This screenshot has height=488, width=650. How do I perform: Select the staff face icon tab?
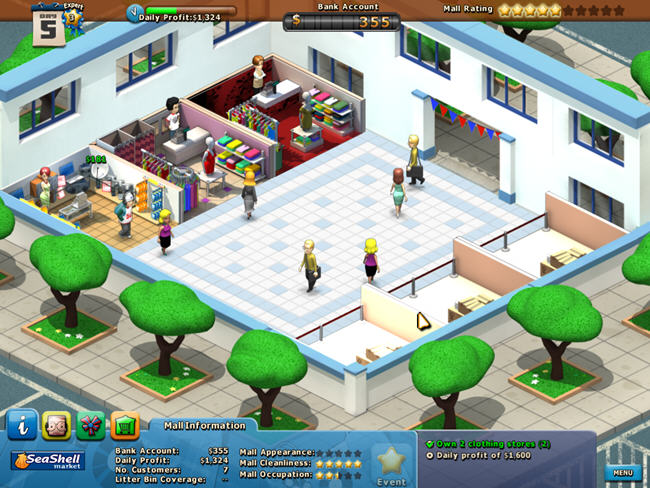(57, 425)
